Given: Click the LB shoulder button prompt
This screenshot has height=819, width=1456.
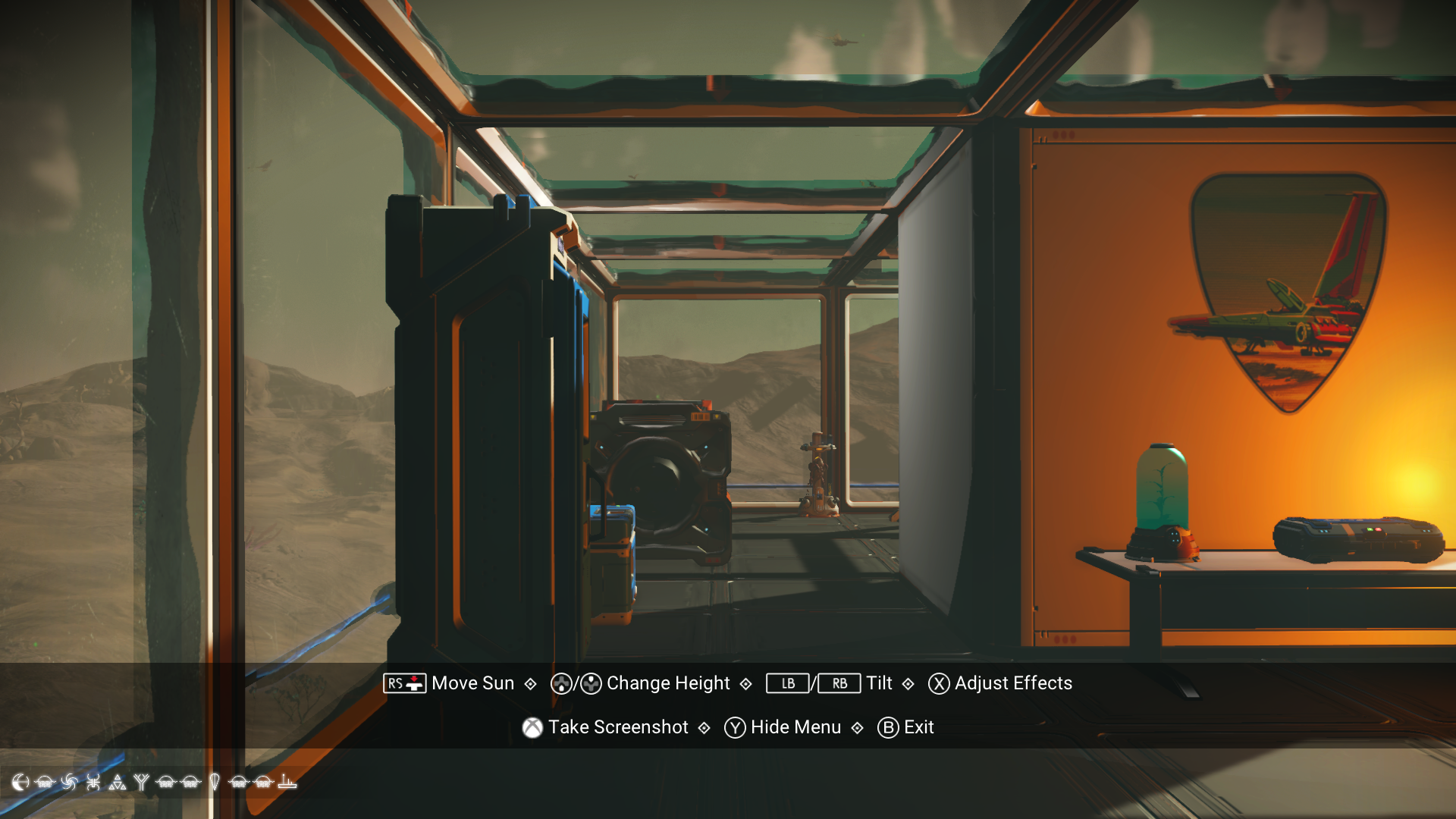Looking at the screenshot, I should pyautogui.click(x=787, y=684).
